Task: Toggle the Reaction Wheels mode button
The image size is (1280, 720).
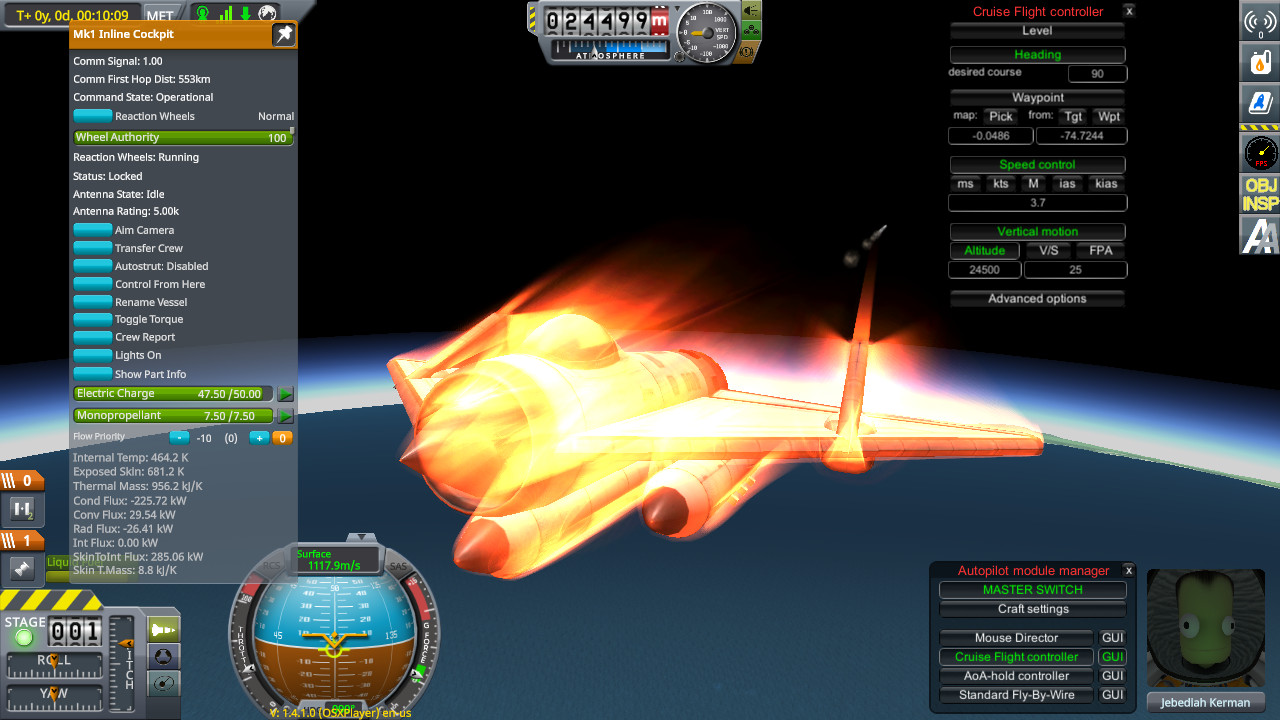Action: point(93,116)
